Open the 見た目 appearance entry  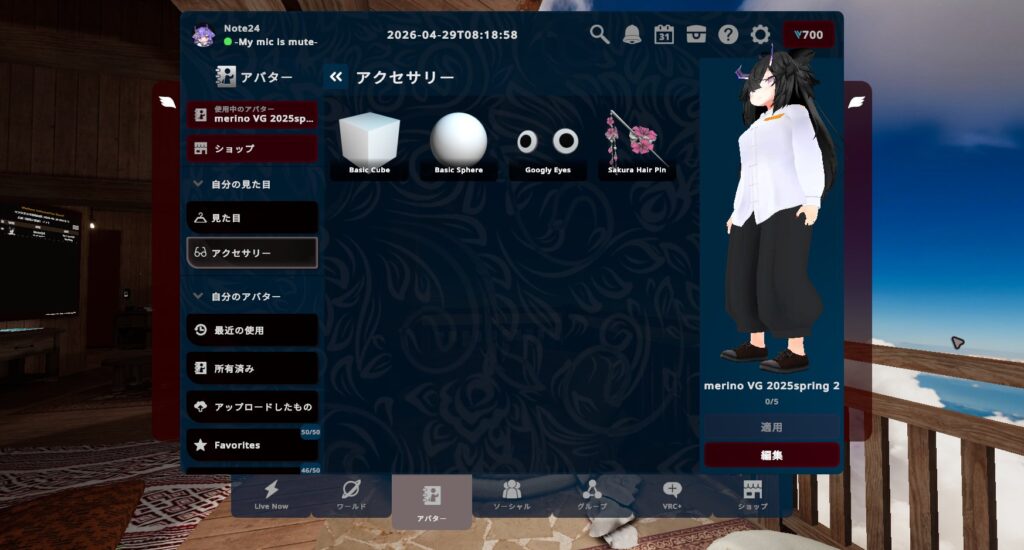[252, 217]
